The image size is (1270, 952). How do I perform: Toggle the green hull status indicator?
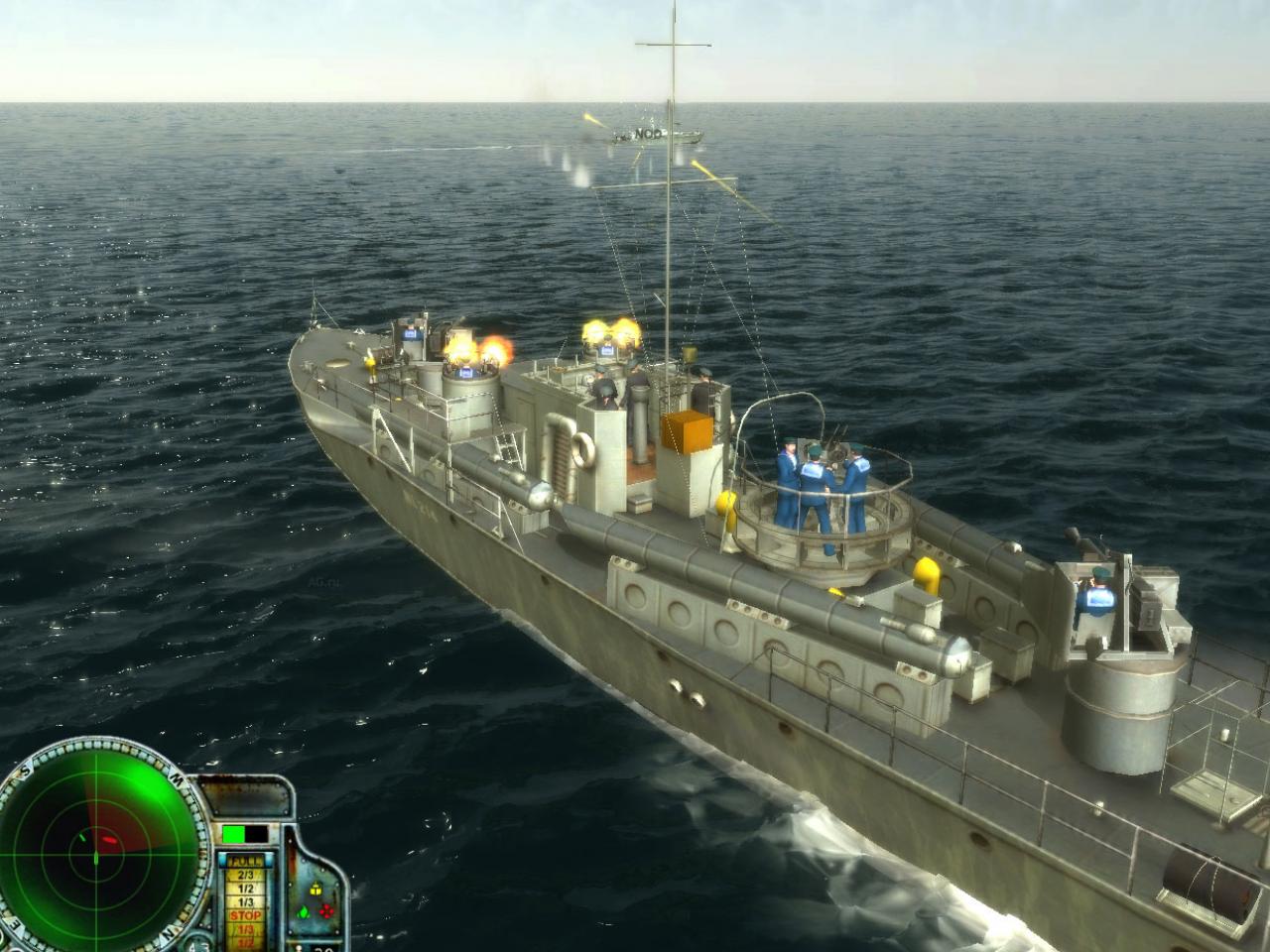click(232, 834)
